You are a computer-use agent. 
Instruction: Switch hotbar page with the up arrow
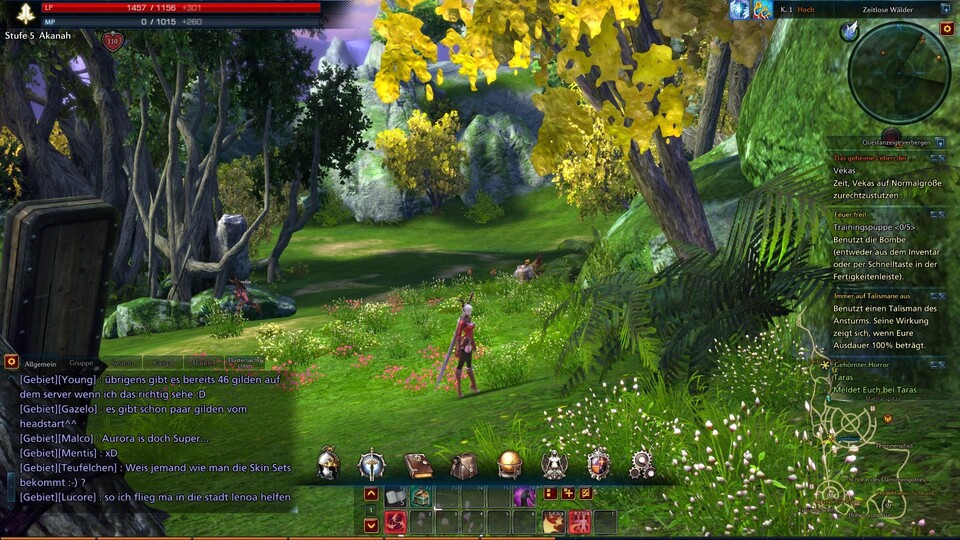click(371, 494)
